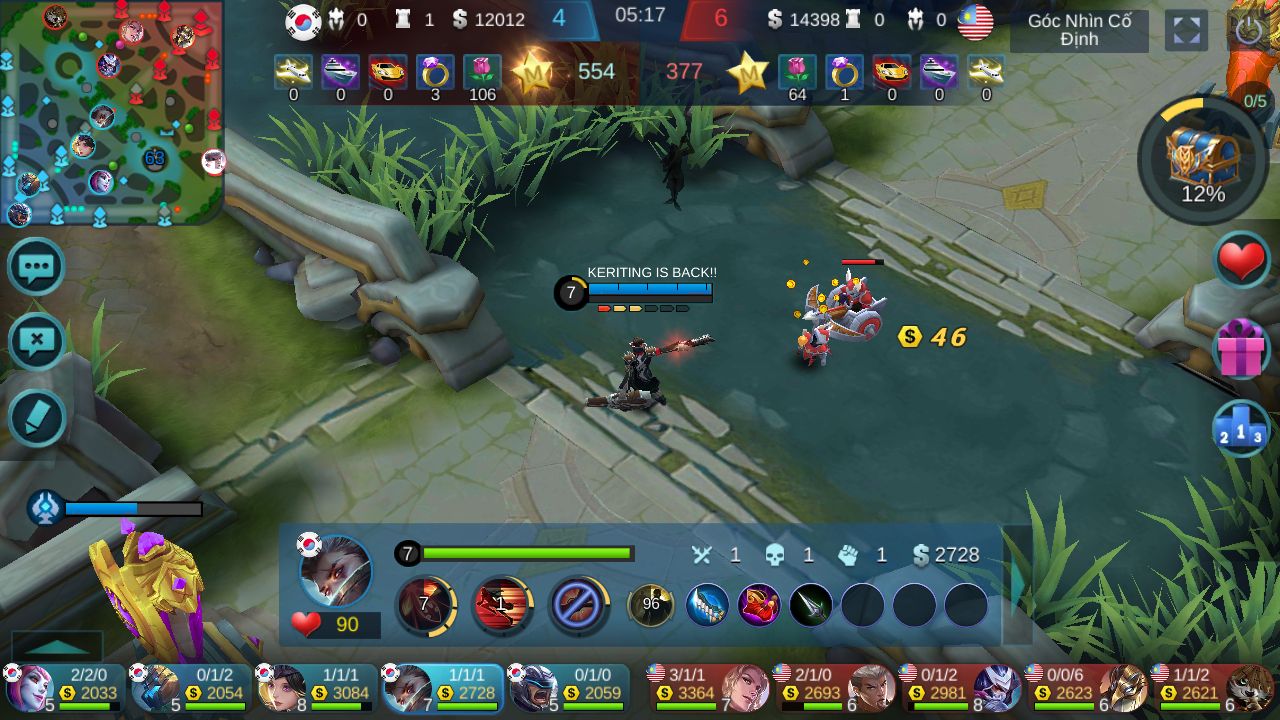Send a like with the red heart button
The image size is (1280, 720).
coord(1241,262)
